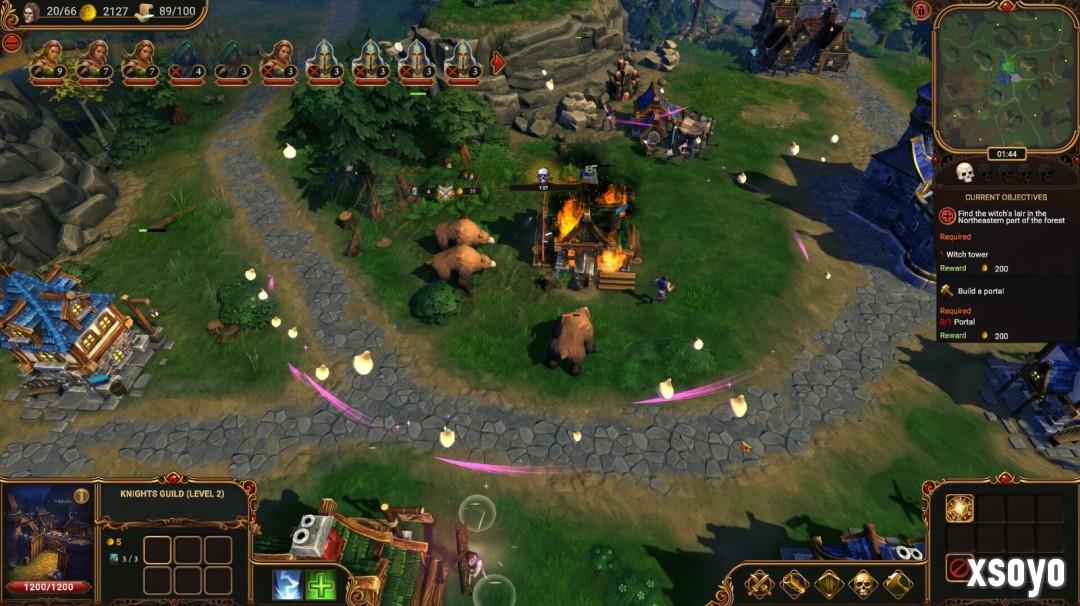
Task: Open the Knights Guild info button
Action: coord(81,495)
